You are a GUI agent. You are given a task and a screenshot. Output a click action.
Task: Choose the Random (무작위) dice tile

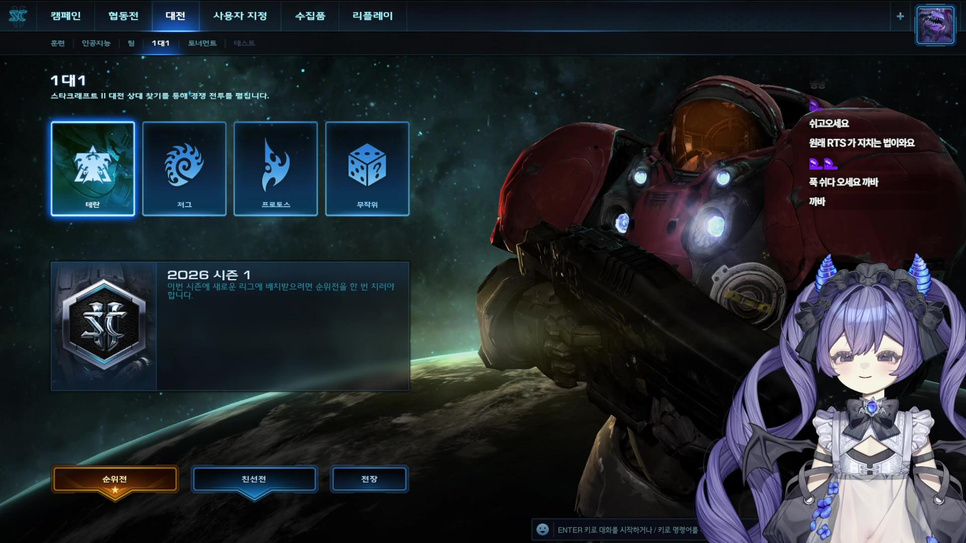tap(367, 168)
